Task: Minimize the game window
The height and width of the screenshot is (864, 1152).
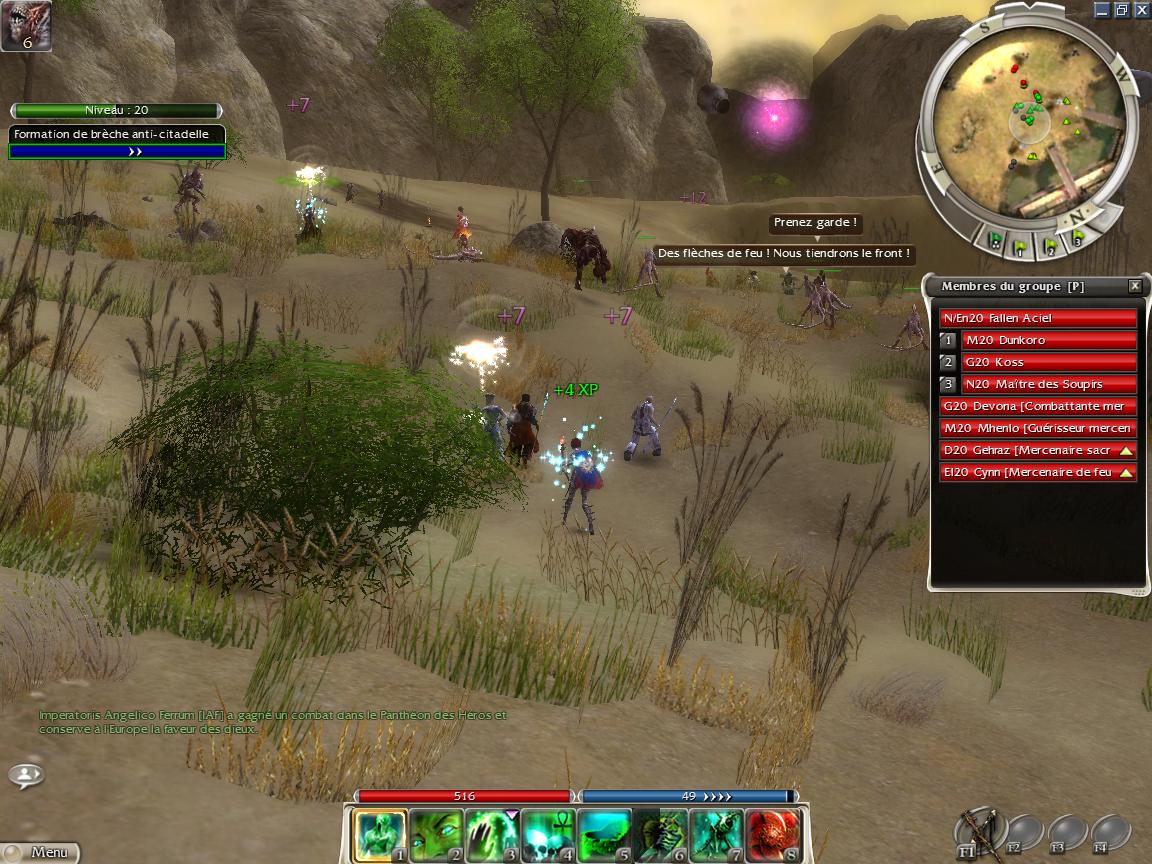Action: [1101, 10]
